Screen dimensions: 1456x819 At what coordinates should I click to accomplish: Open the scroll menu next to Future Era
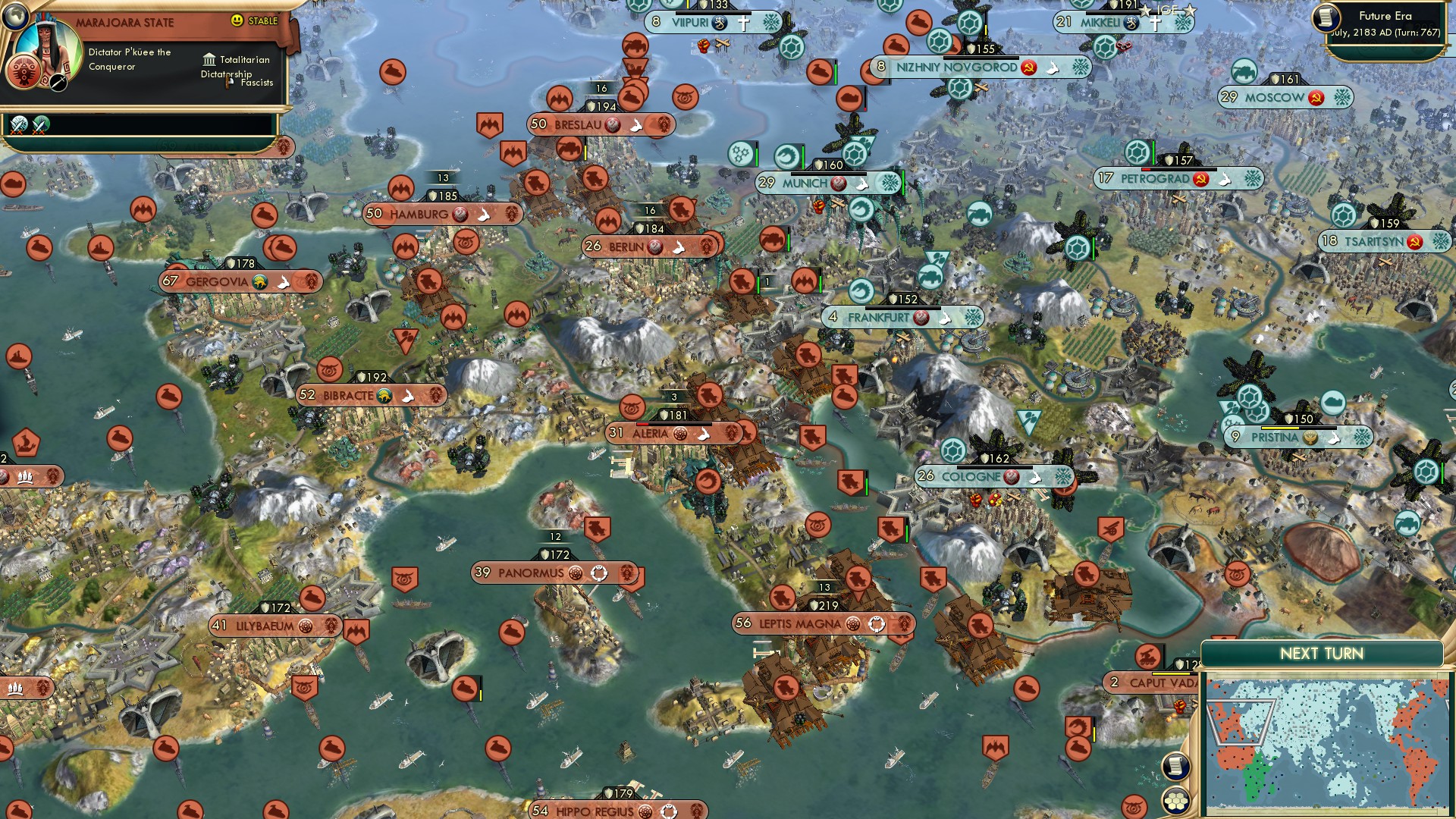point(1326,17)
